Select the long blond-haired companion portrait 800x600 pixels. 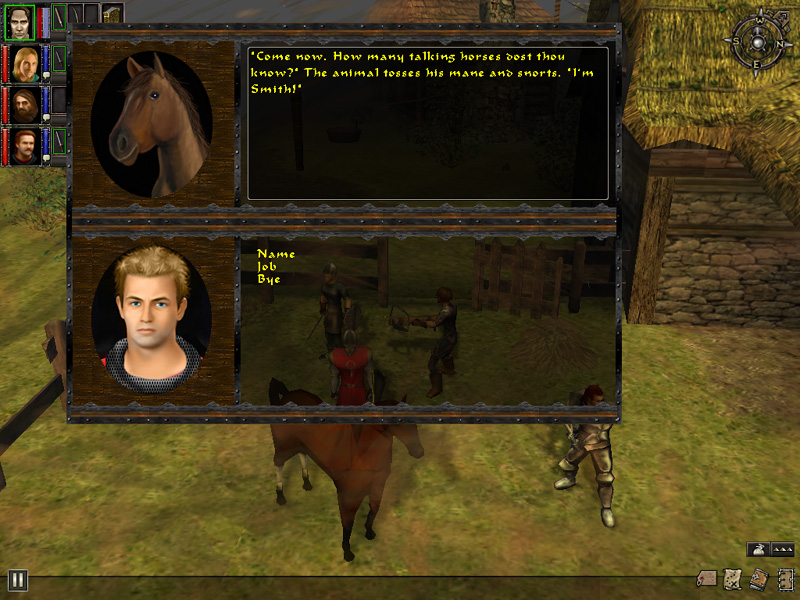[26, 60]
